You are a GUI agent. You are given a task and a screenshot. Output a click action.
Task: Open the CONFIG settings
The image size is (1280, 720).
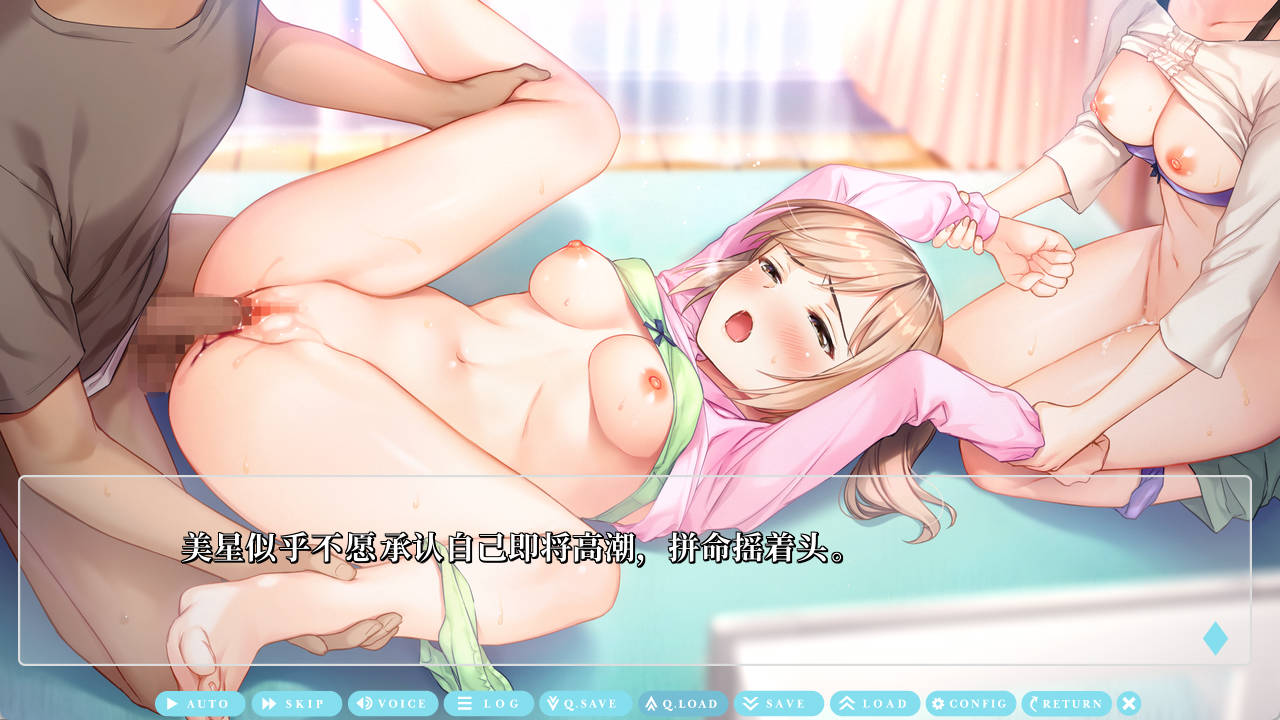tap(970, 704)
